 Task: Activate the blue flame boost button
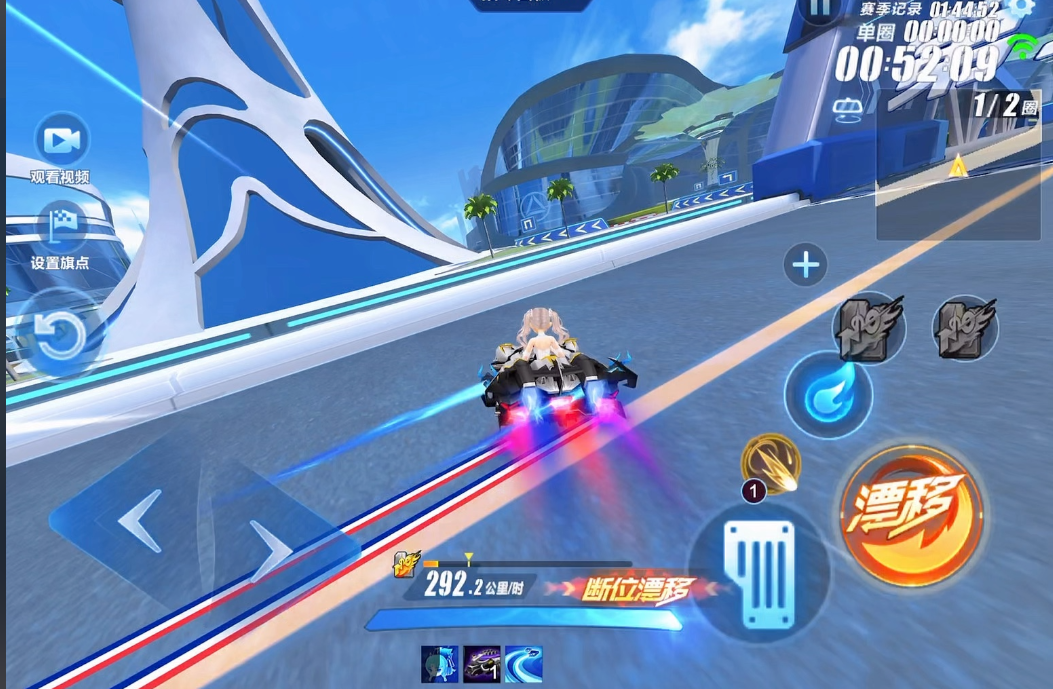(x=829, y=395)
